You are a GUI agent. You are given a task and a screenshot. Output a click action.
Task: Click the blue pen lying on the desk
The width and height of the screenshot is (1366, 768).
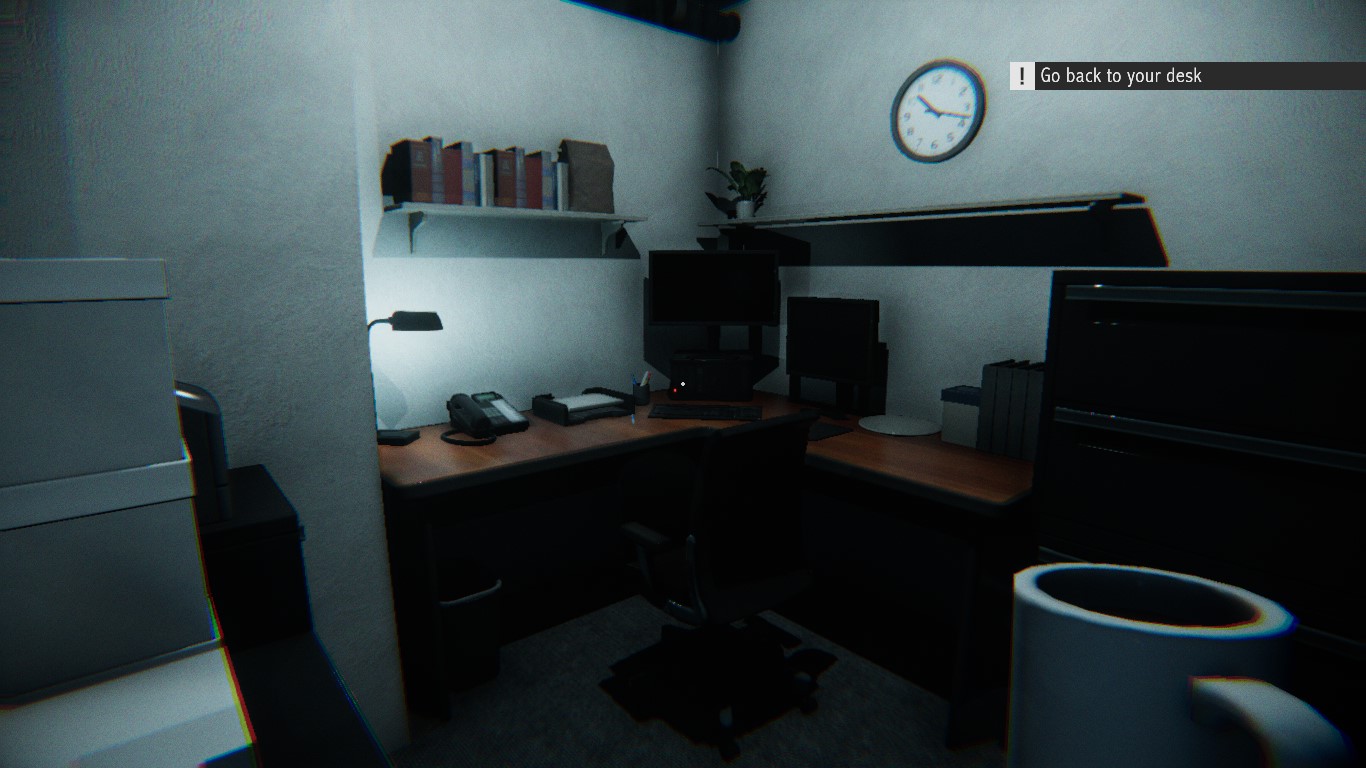coord(632,416)
